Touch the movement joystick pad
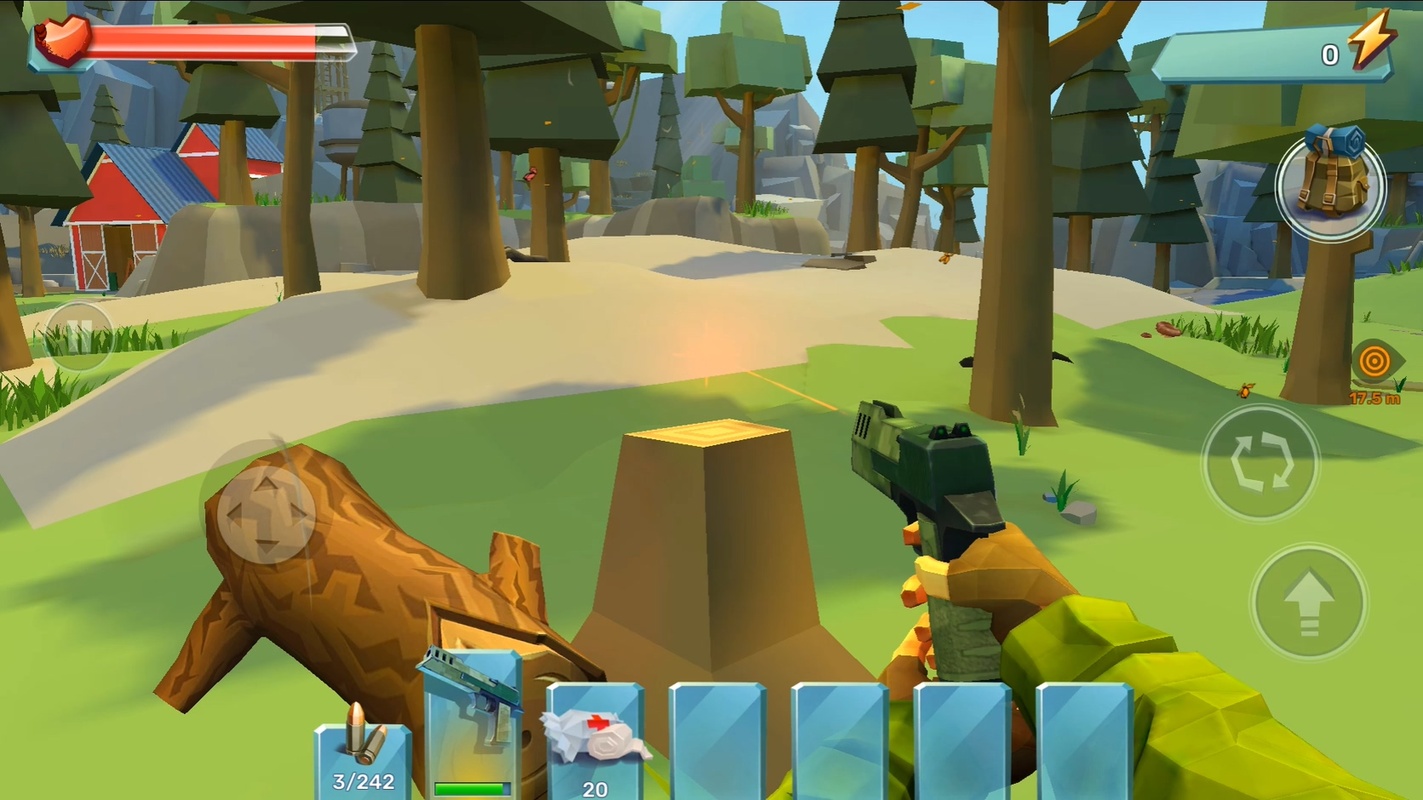This screenshot has width=1423, height=800. 266,512
